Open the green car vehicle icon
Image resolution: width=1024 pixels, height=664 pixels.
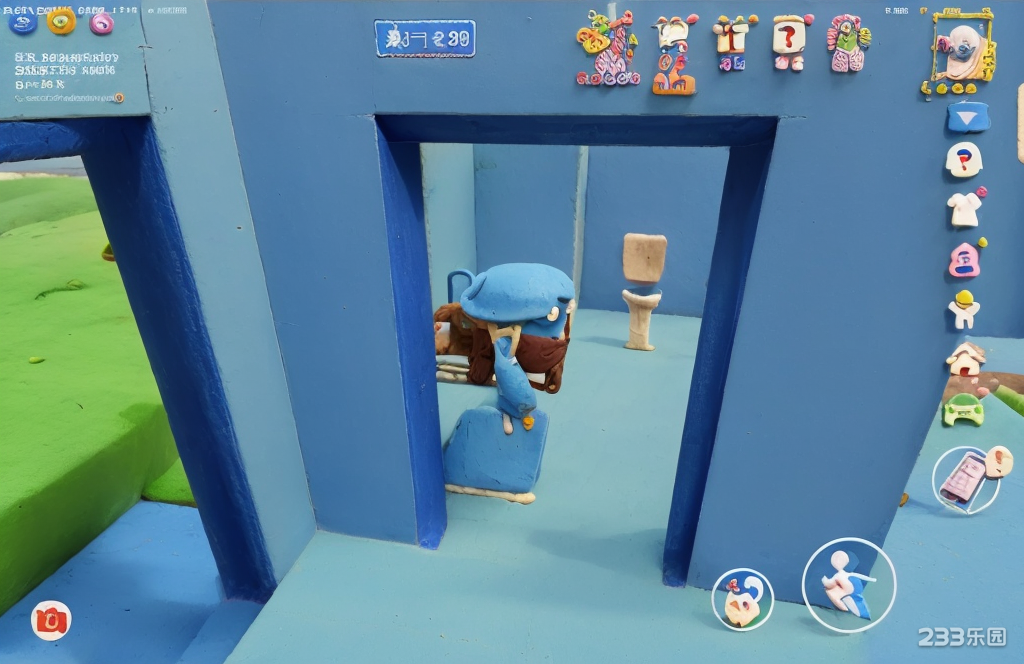pyautogui.click(x=963, y=409)
